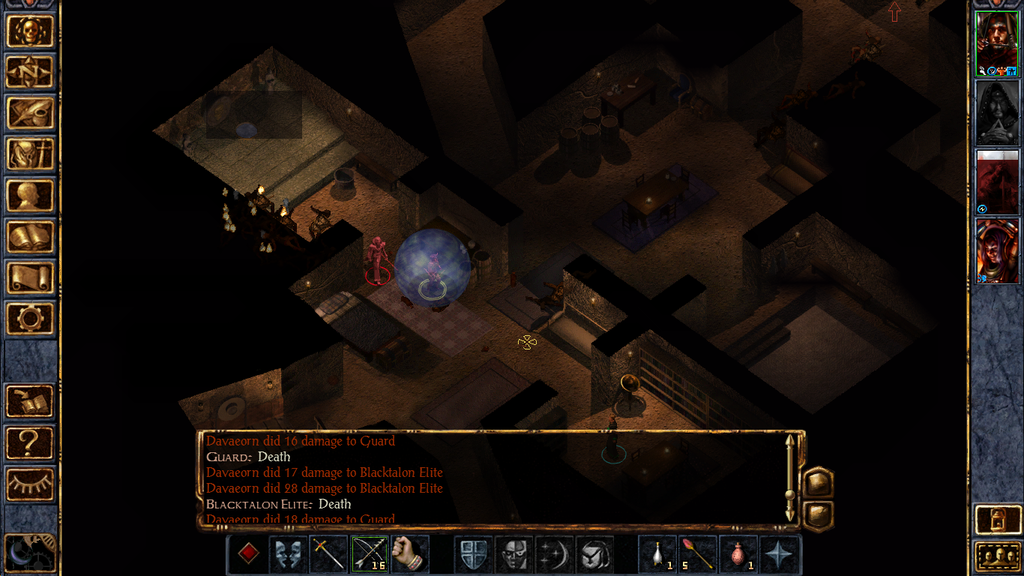Image resolution: width=1024 pixels, height=576 pixels.
Task: Equip the sword weapon slot
Action: pos(329,554)
